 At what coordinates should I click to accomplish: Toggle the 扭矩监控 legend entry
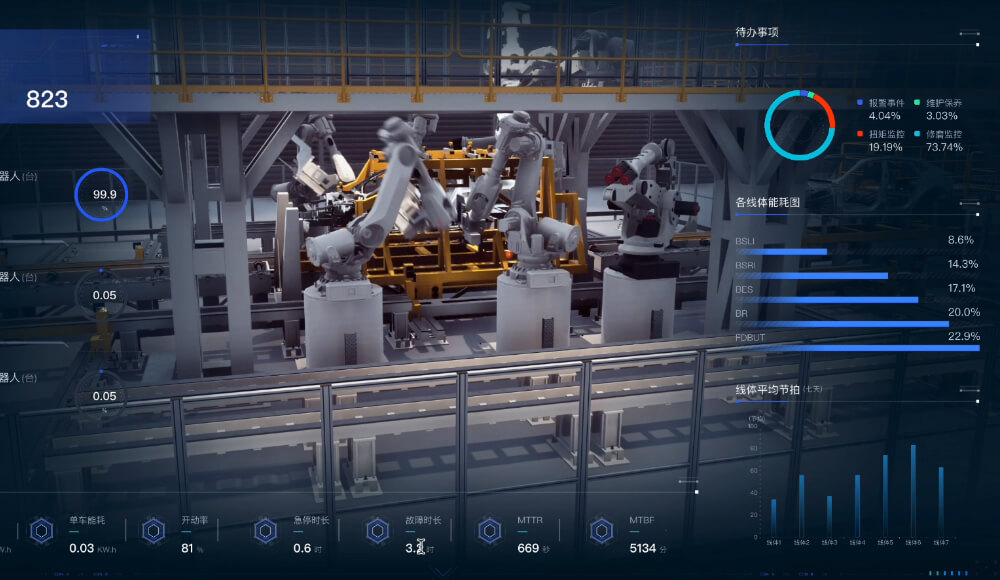click(885, 133)
